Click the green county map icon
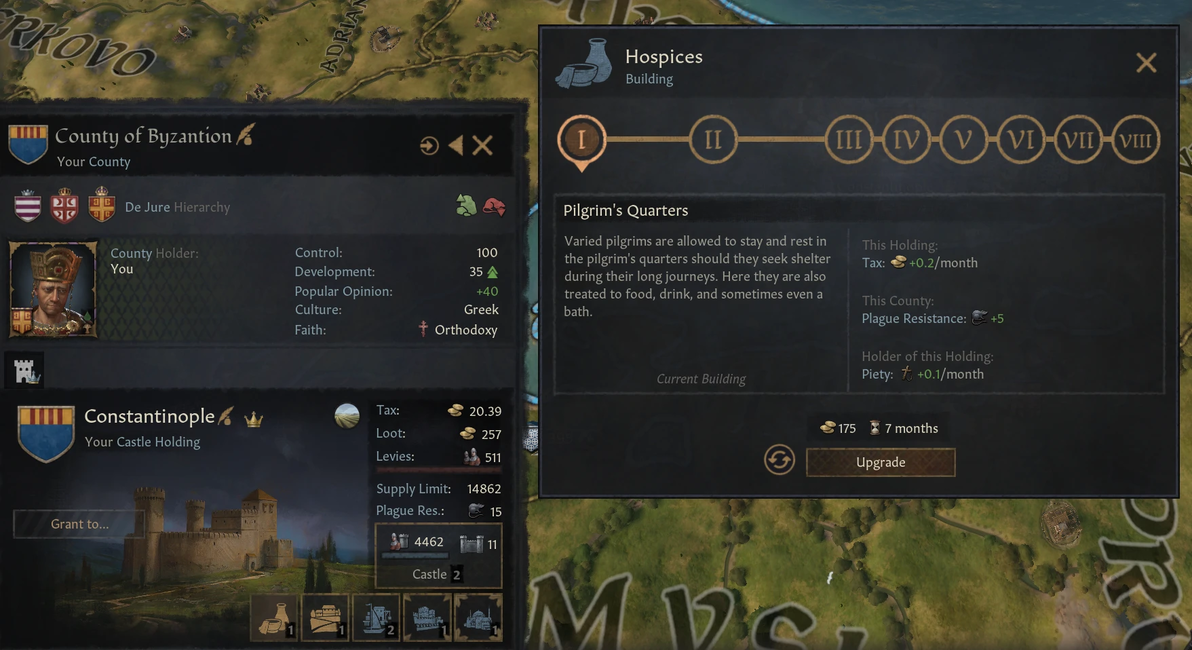This screenshot has height=650, width=1192. 466,206
